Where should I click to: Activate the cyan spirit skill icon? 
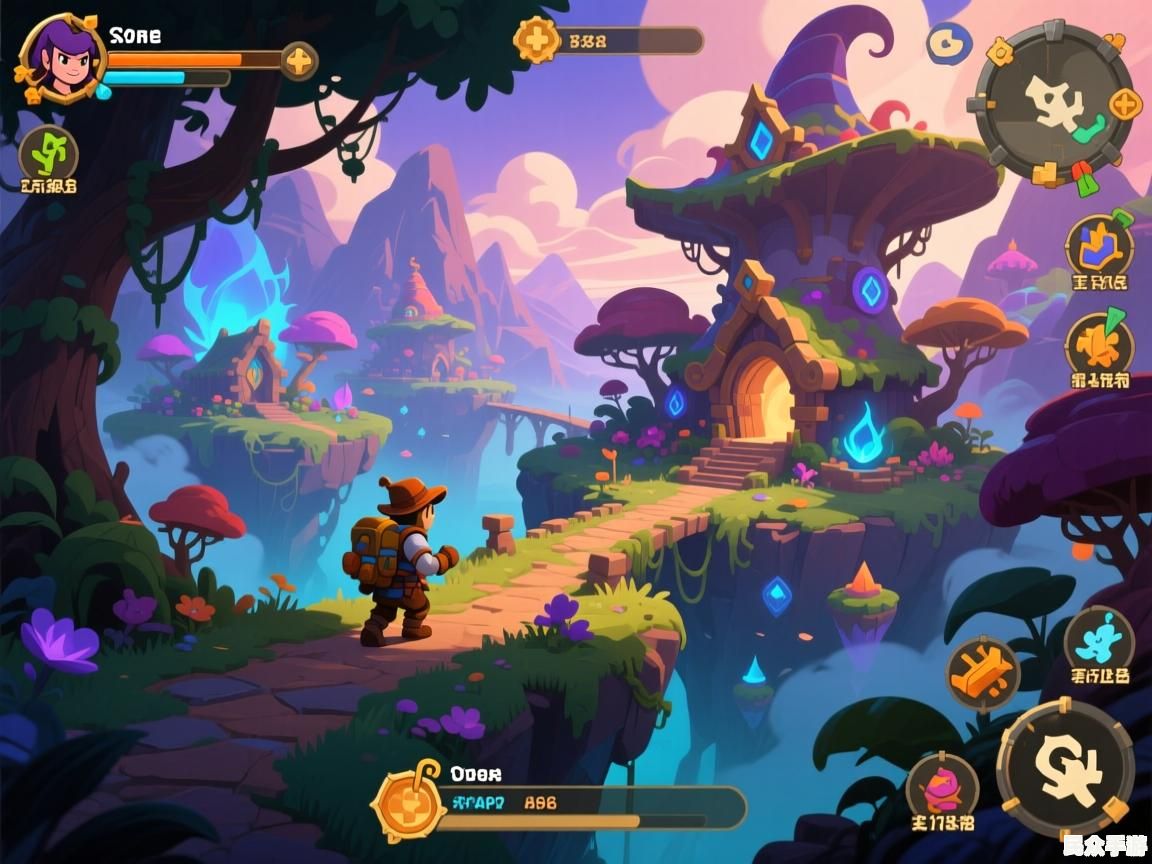(x=1098, y=640)
